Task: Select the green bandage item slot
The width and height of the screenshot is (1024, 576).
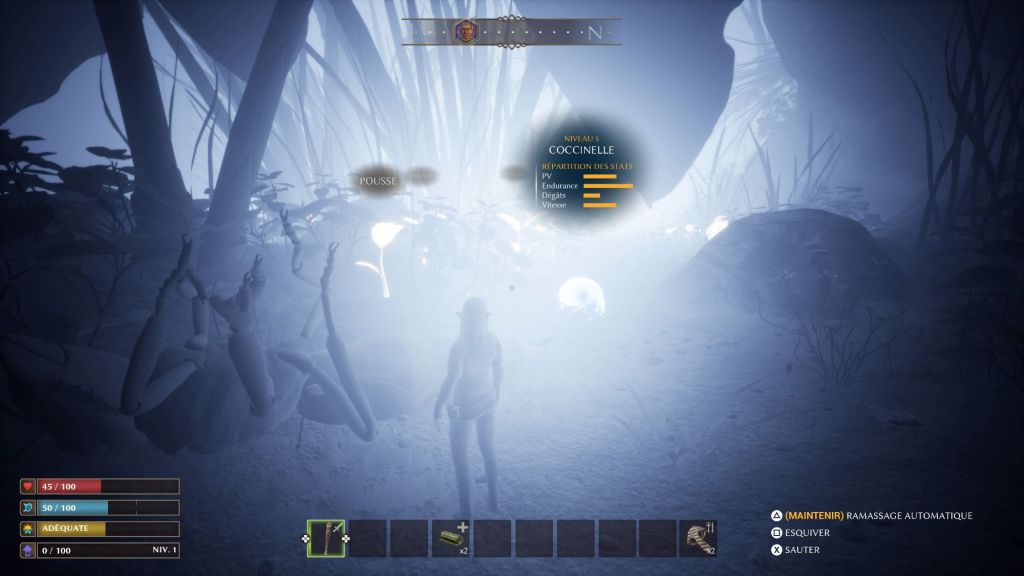Action: pyautogui.click(x=450, y=538)
